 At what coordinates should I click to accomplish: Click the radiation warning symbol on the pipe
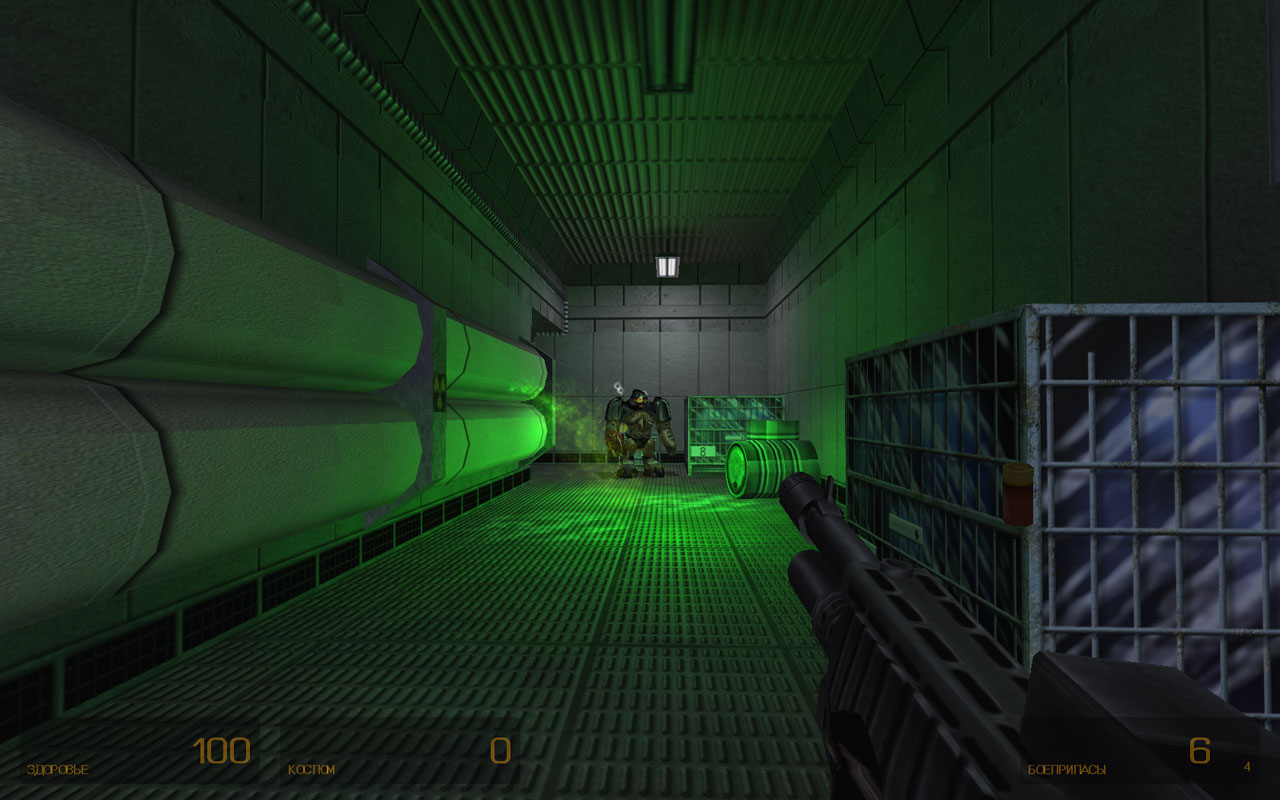440,394
